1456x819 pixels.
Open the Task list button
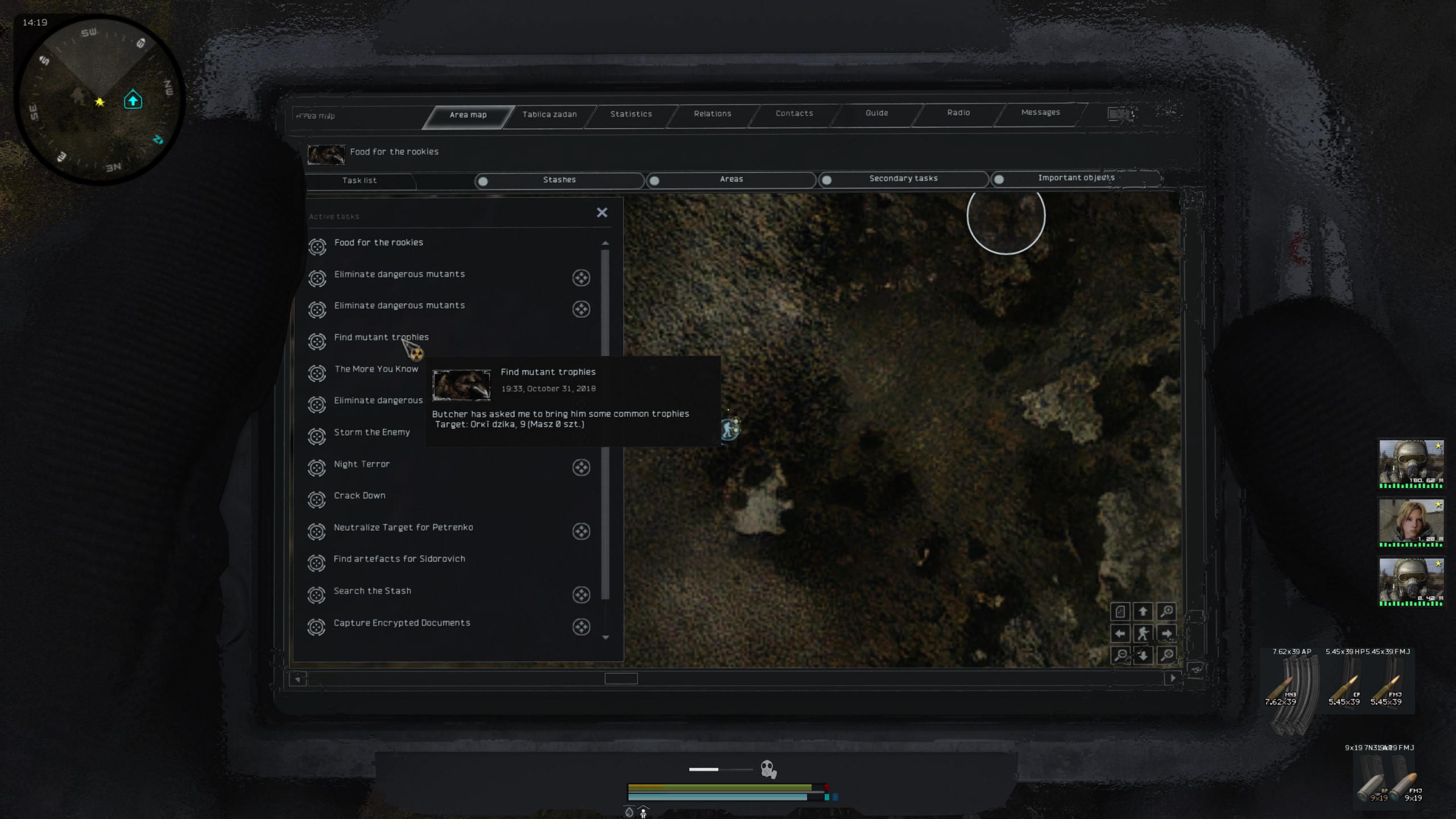point(359,180)
